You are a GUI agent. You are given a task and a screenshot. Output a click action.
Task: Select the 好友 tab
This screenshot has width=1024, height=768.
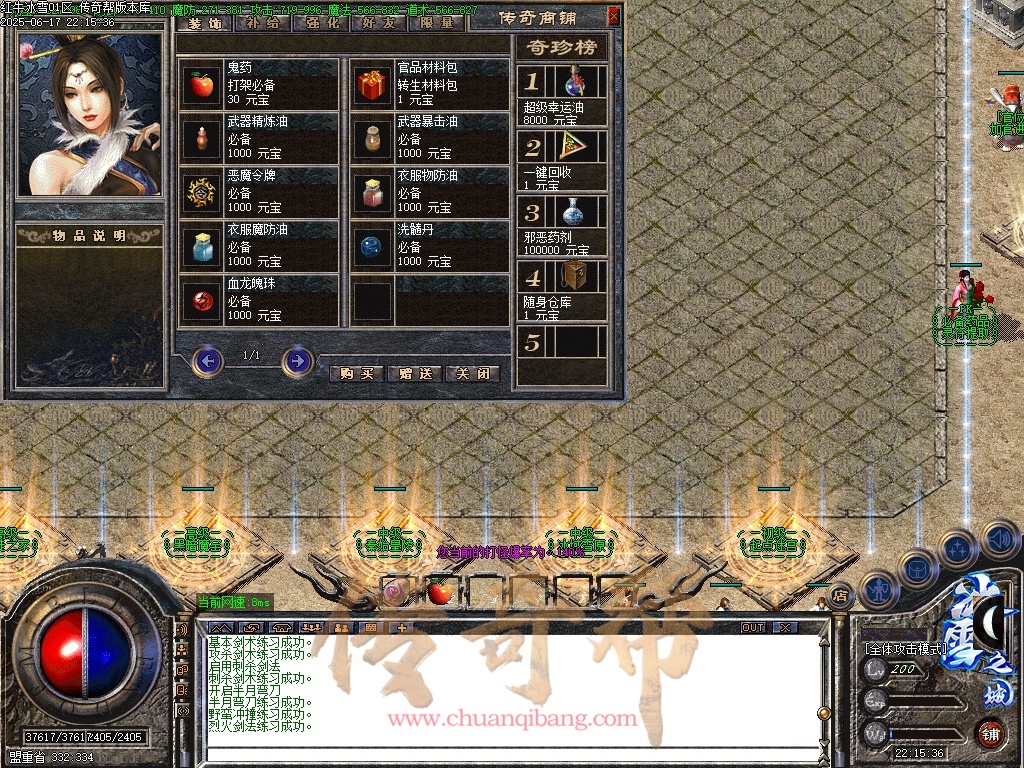point(379,22)
